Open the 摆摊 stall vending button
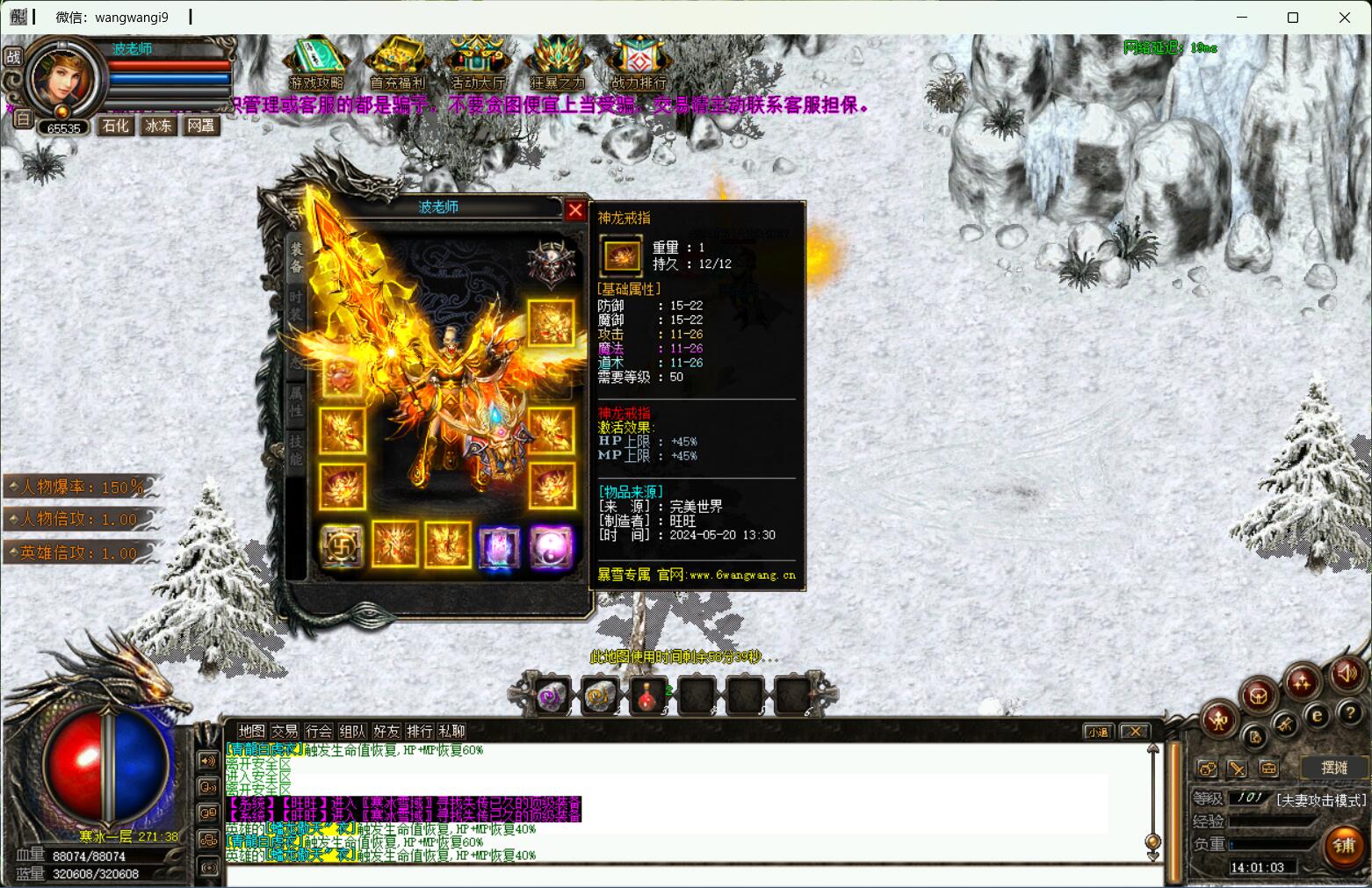The height and width of the screenshot is (888, 1372). [x=1333, y=768]
